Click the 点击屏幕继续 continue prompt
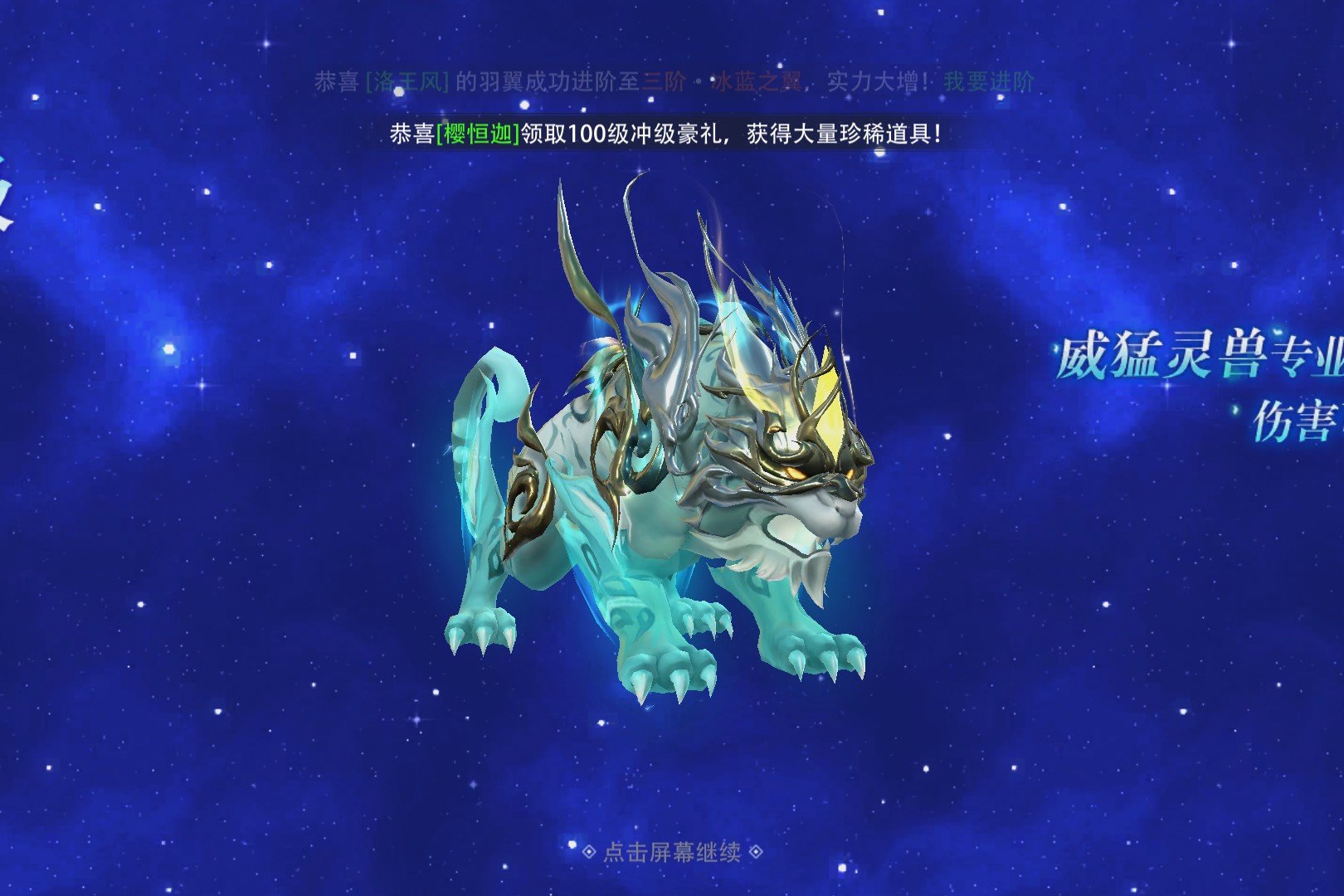The width and height of the screenshot is (1344, 896). pos(672,852)
